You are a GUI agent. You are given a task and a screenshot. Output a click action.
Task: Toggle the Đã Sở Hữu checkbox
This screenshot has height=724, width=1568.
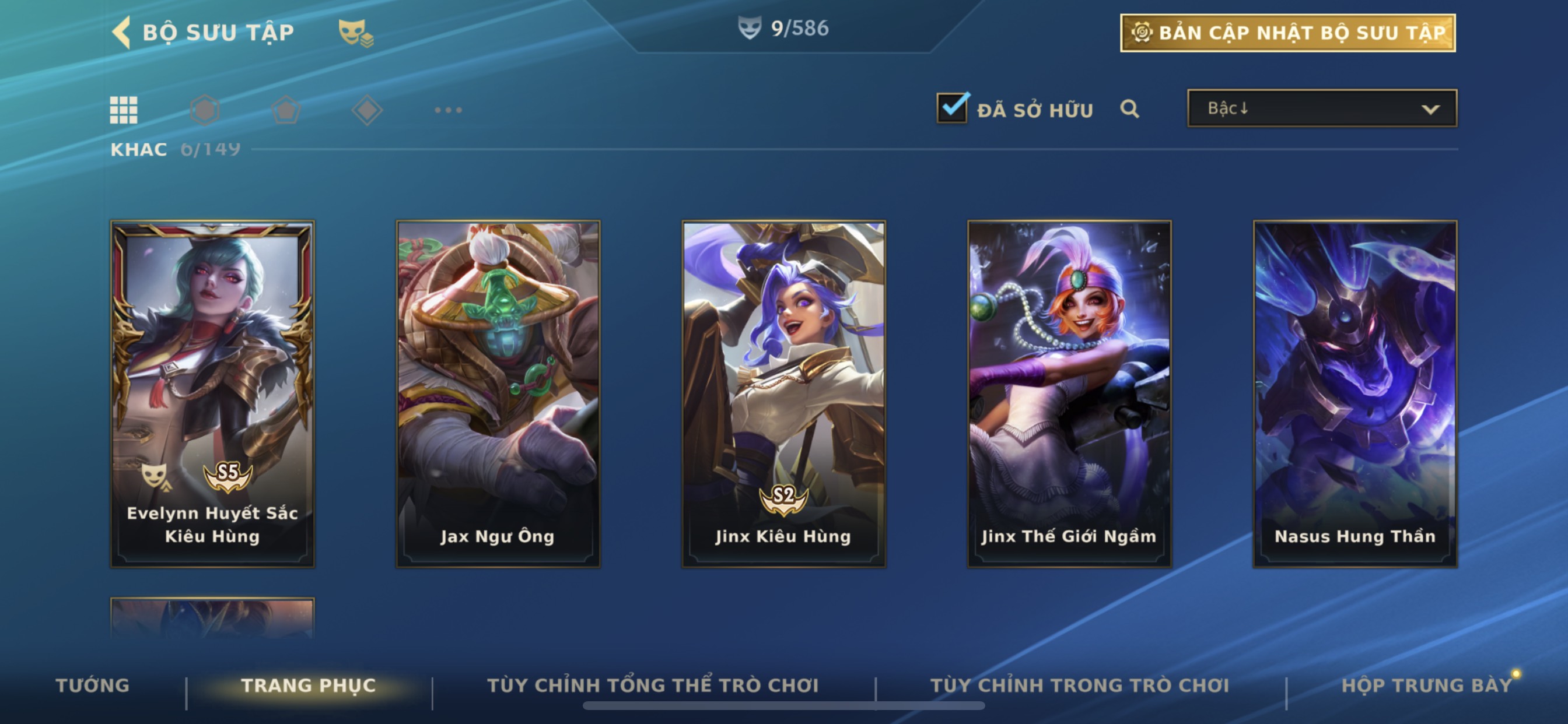pyautogui.click(x=952, y=108)
